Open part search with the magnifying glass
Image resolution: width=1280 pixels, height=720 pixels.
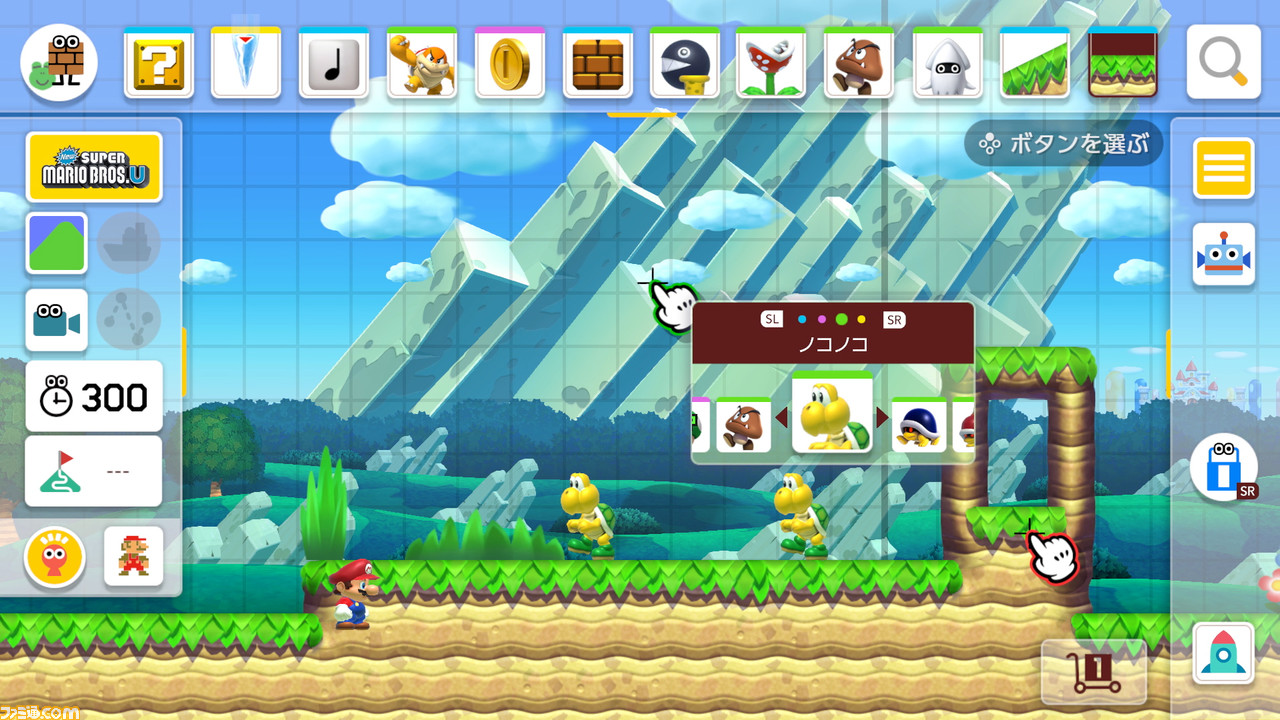pyautogui.click(x=1222, y=62)
